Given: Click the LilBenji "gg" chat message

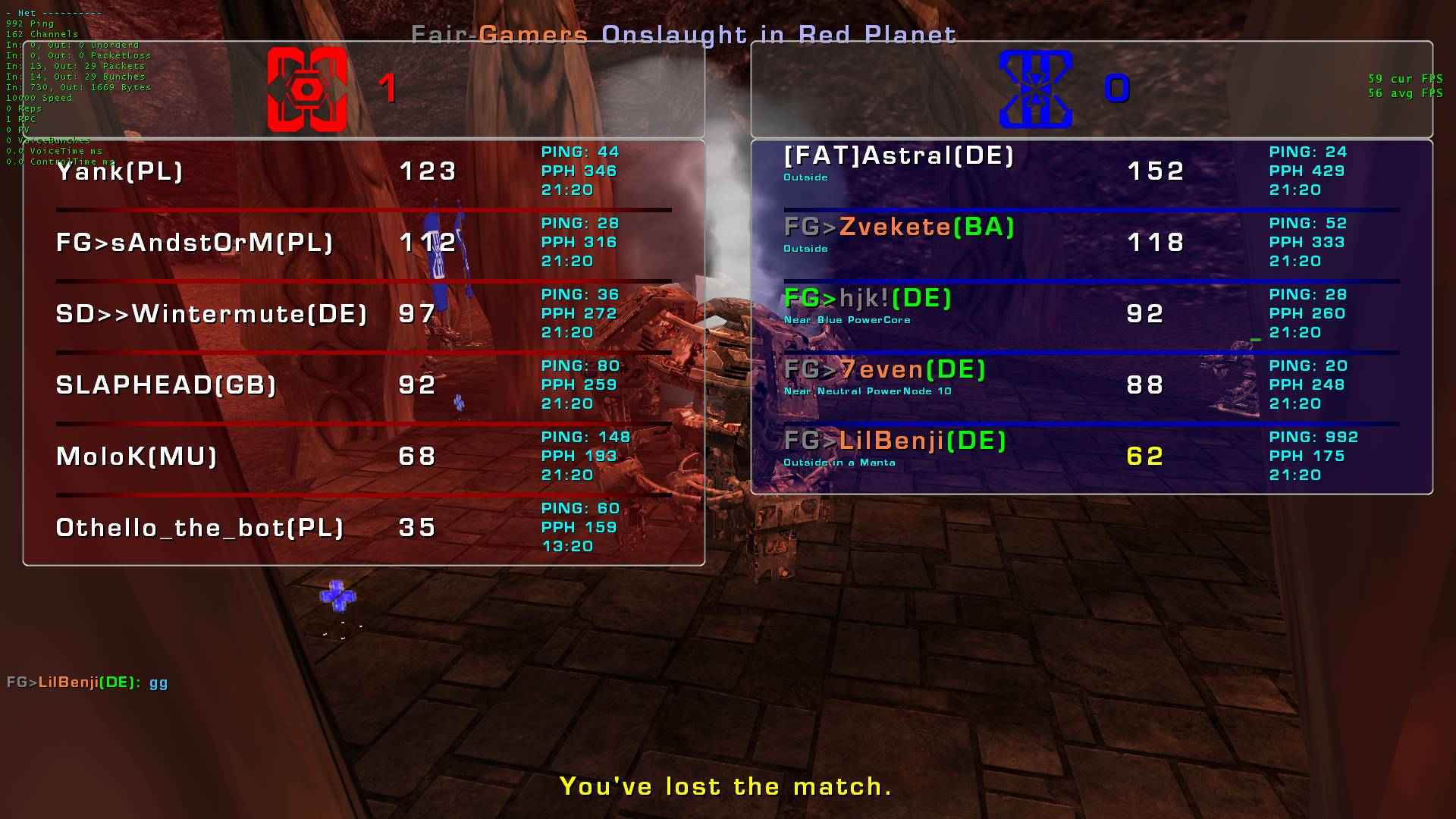Looking at the screenshot, I should (87, 682).
